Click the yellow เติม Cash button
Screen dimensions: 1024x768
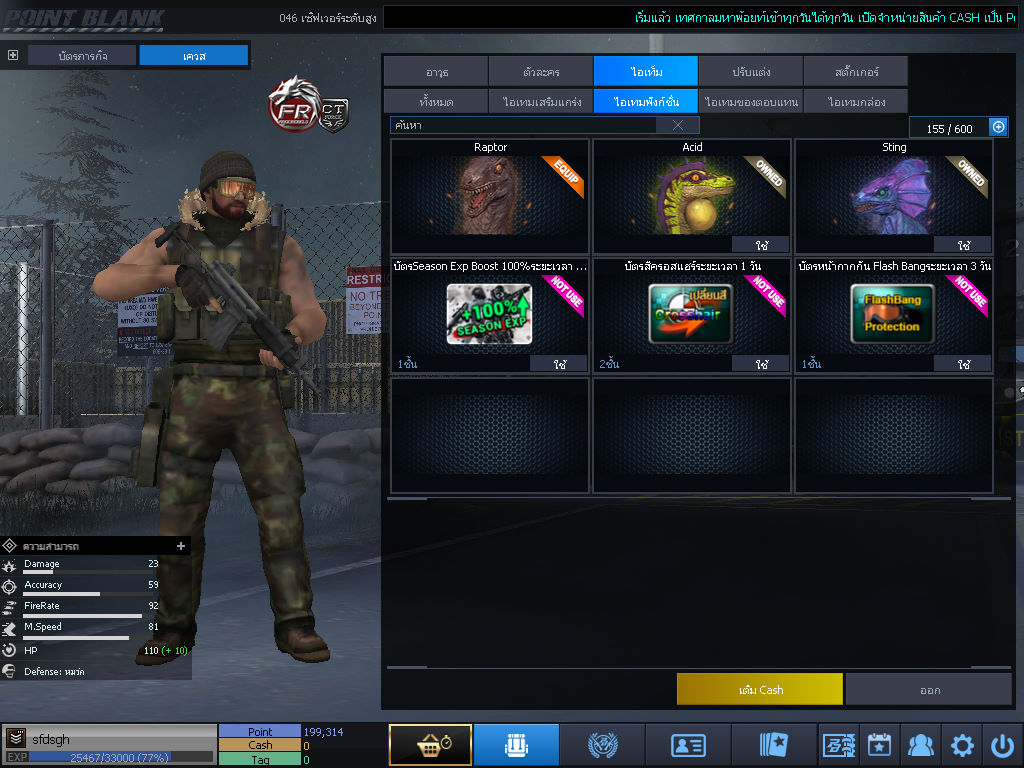(x=760, y=690)
